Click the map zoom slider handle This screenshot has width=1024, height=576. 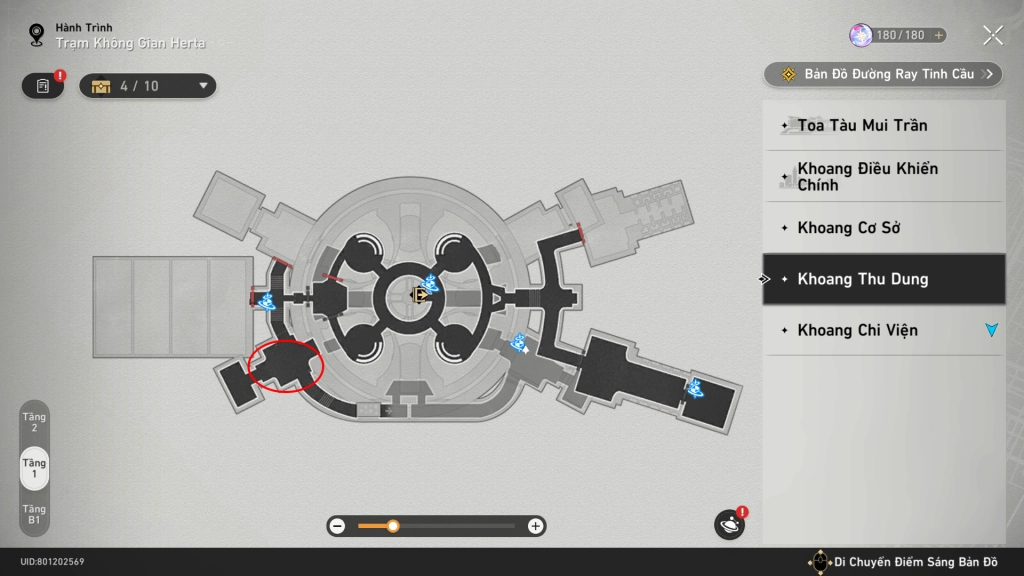(393, 526)
